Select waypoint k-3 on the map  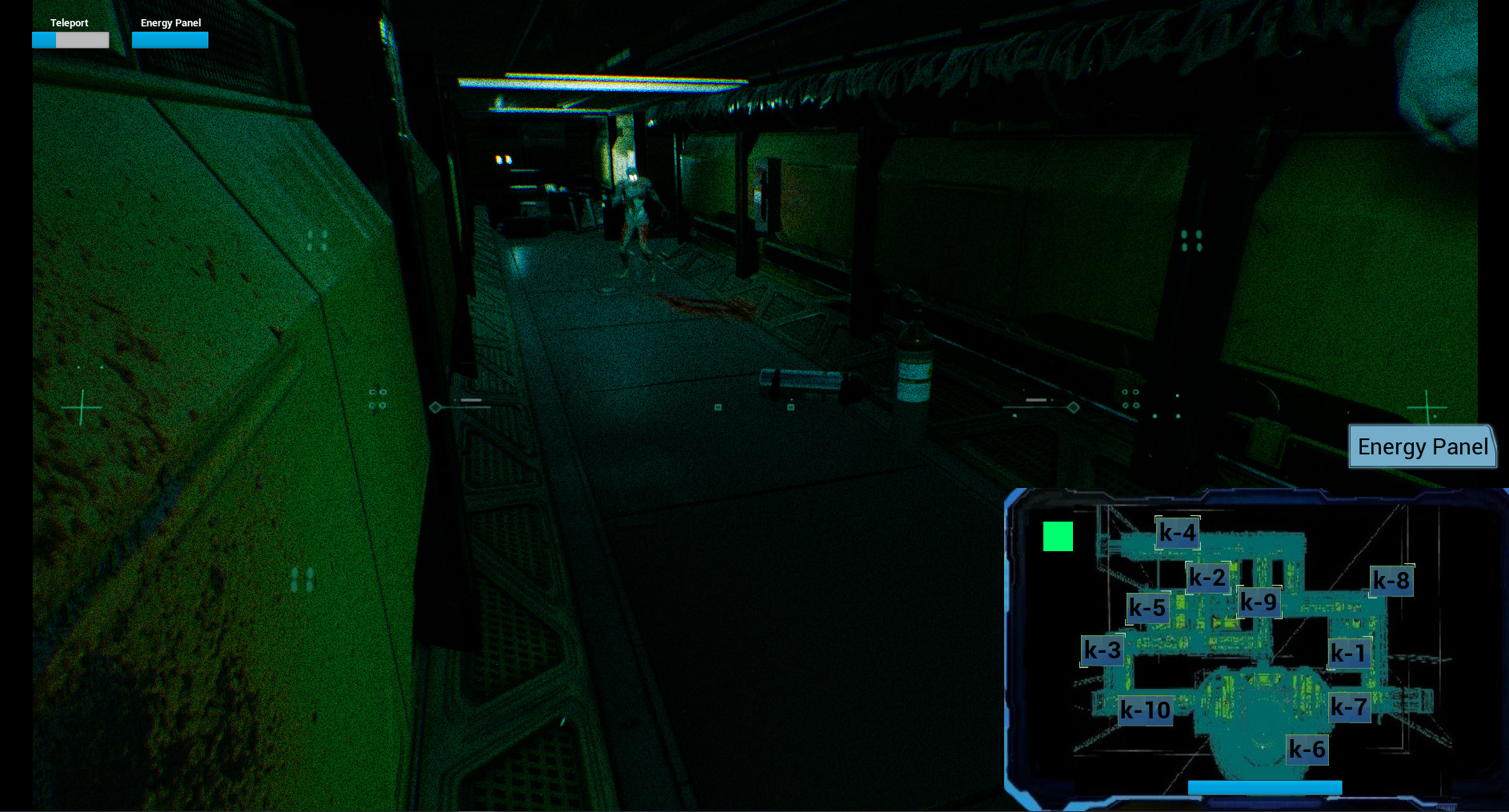(1102, 650)
